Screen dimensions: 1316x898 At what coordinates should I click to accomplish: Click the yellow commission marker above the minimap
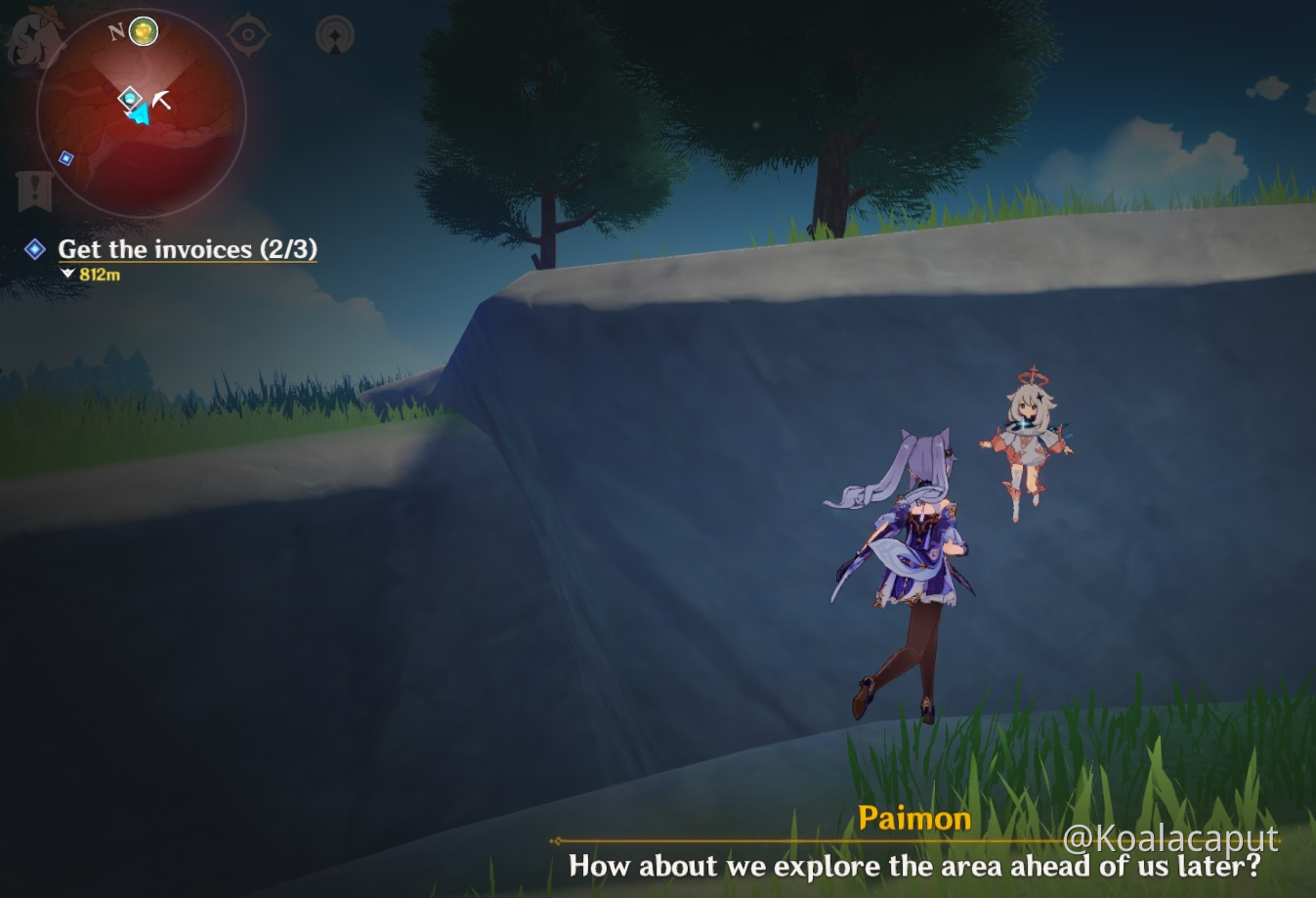pos(143,30)
